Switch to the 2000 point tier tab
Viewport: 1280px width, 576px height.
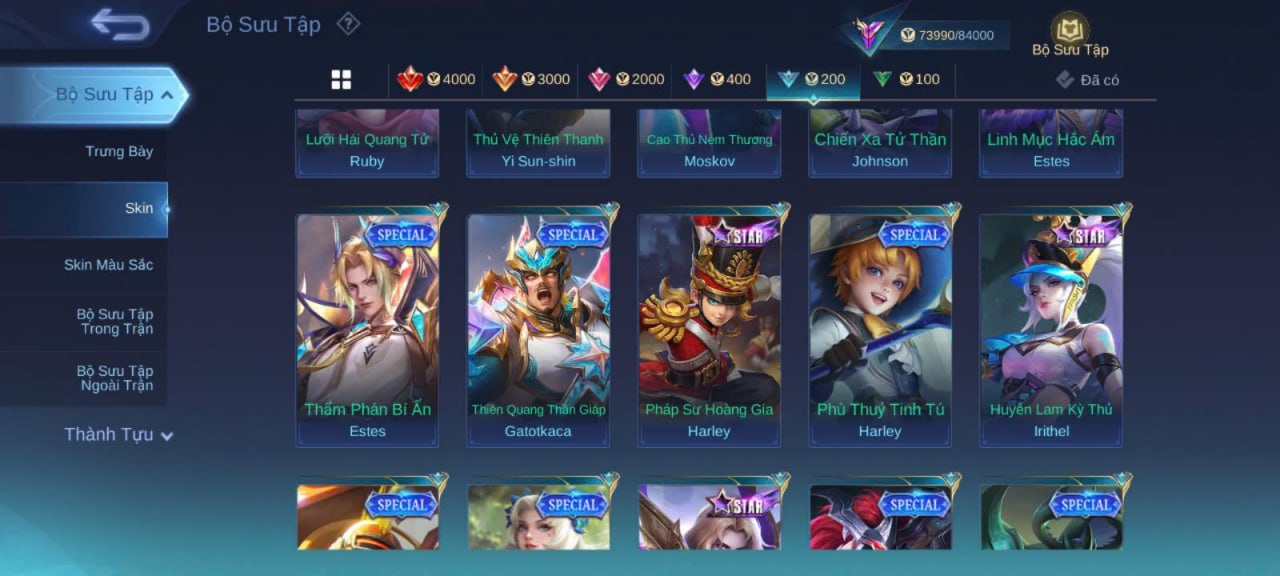(626, 80)
